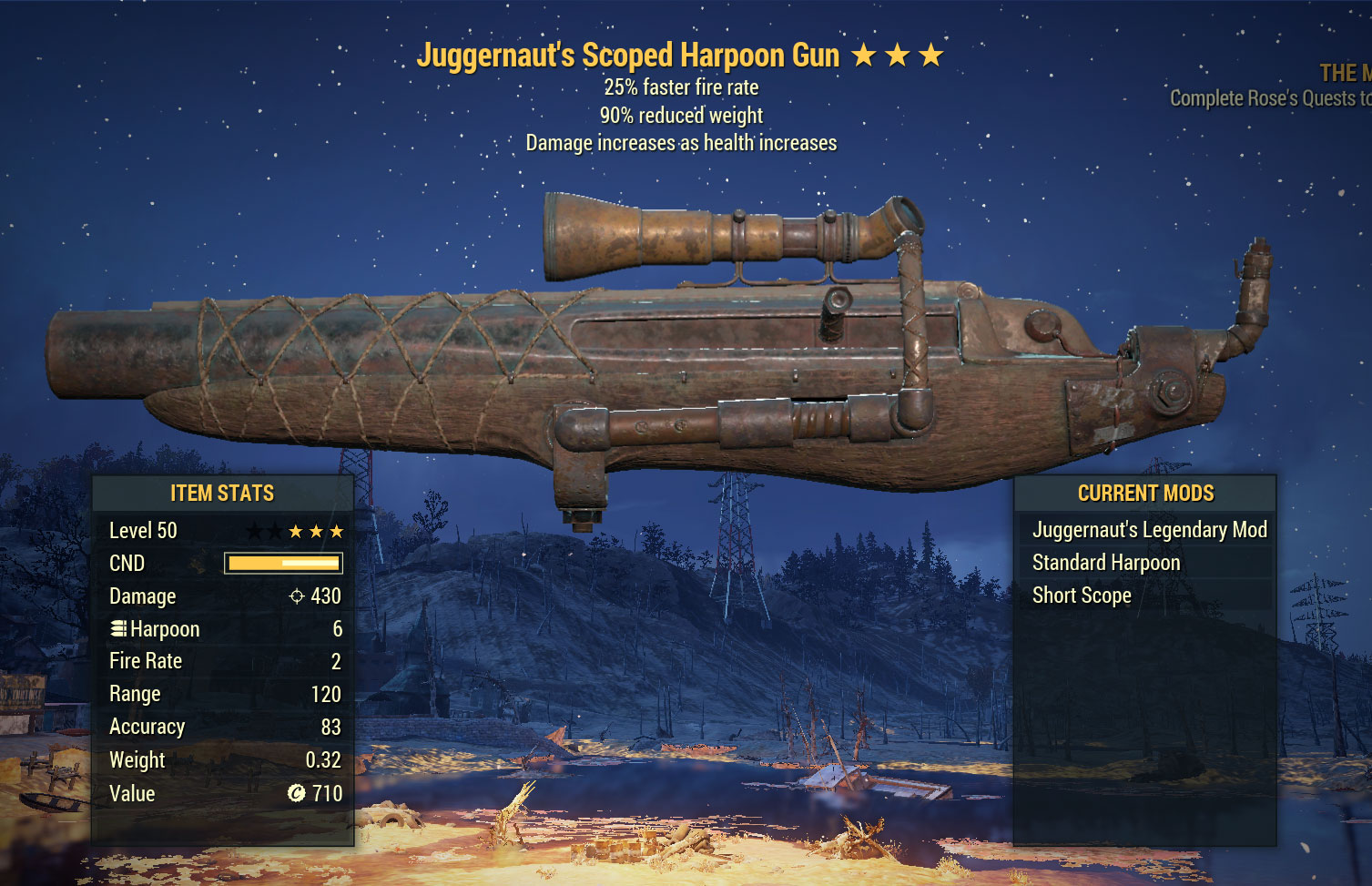Screen dimensions: 1372x886
Task: Toggle the Short Scope mod selection
Action: (1081, 595)
